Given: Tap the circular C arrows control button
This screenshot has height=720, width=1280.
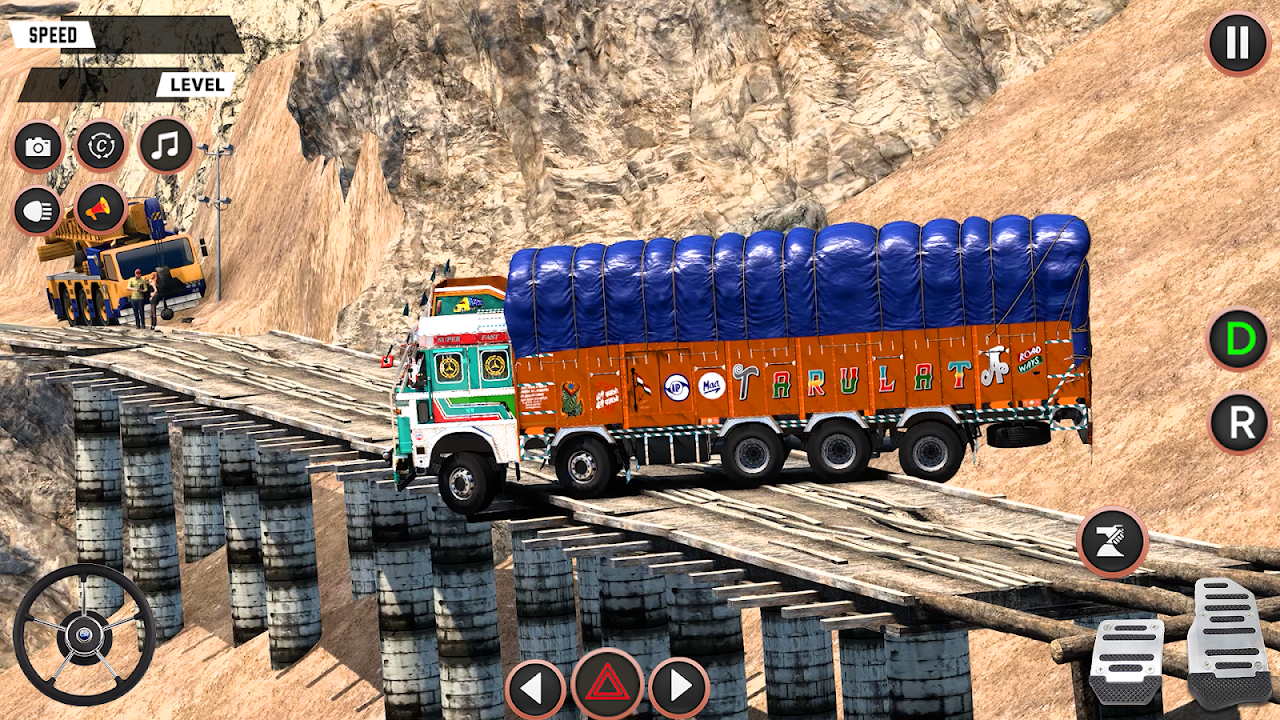Looking at the screenshot, I should pos(100,147).
